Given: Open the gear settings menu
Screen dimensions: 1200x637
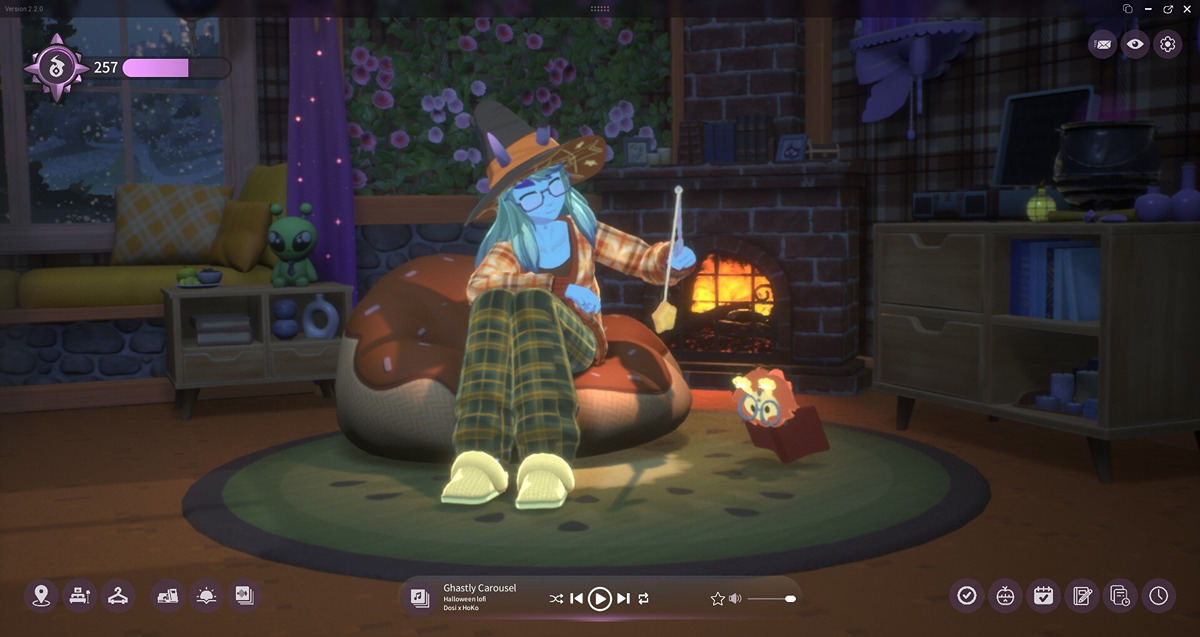Looking at the screenshot, I should click(1167, 44).
